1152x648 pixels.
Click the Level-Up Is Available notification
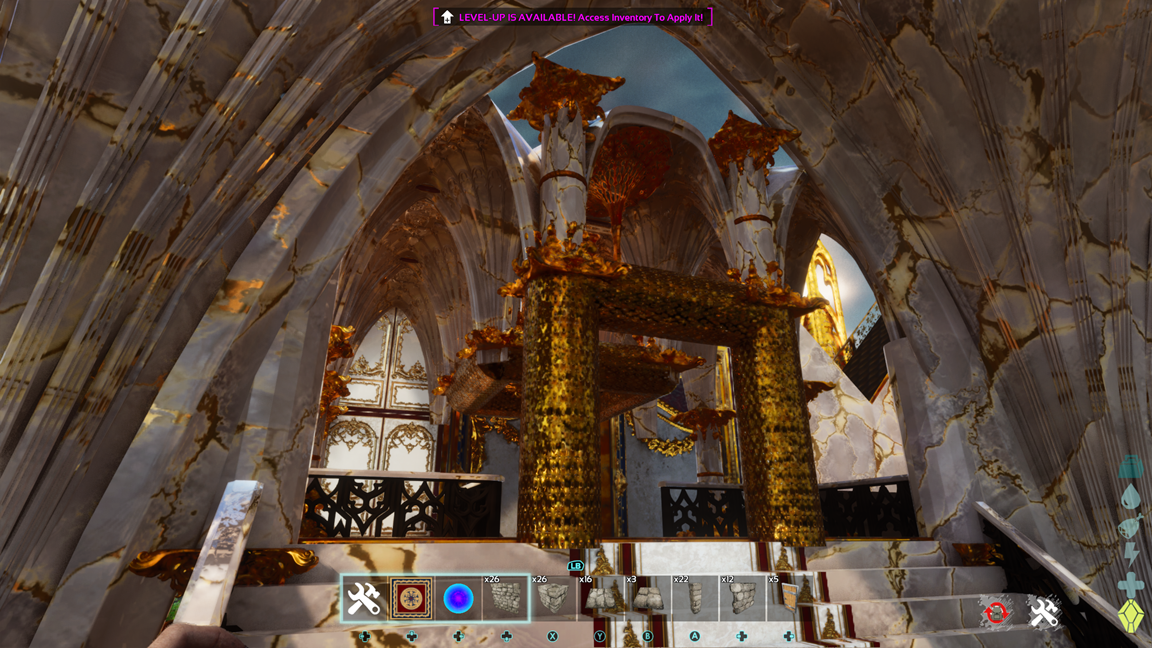coord(573,17)
